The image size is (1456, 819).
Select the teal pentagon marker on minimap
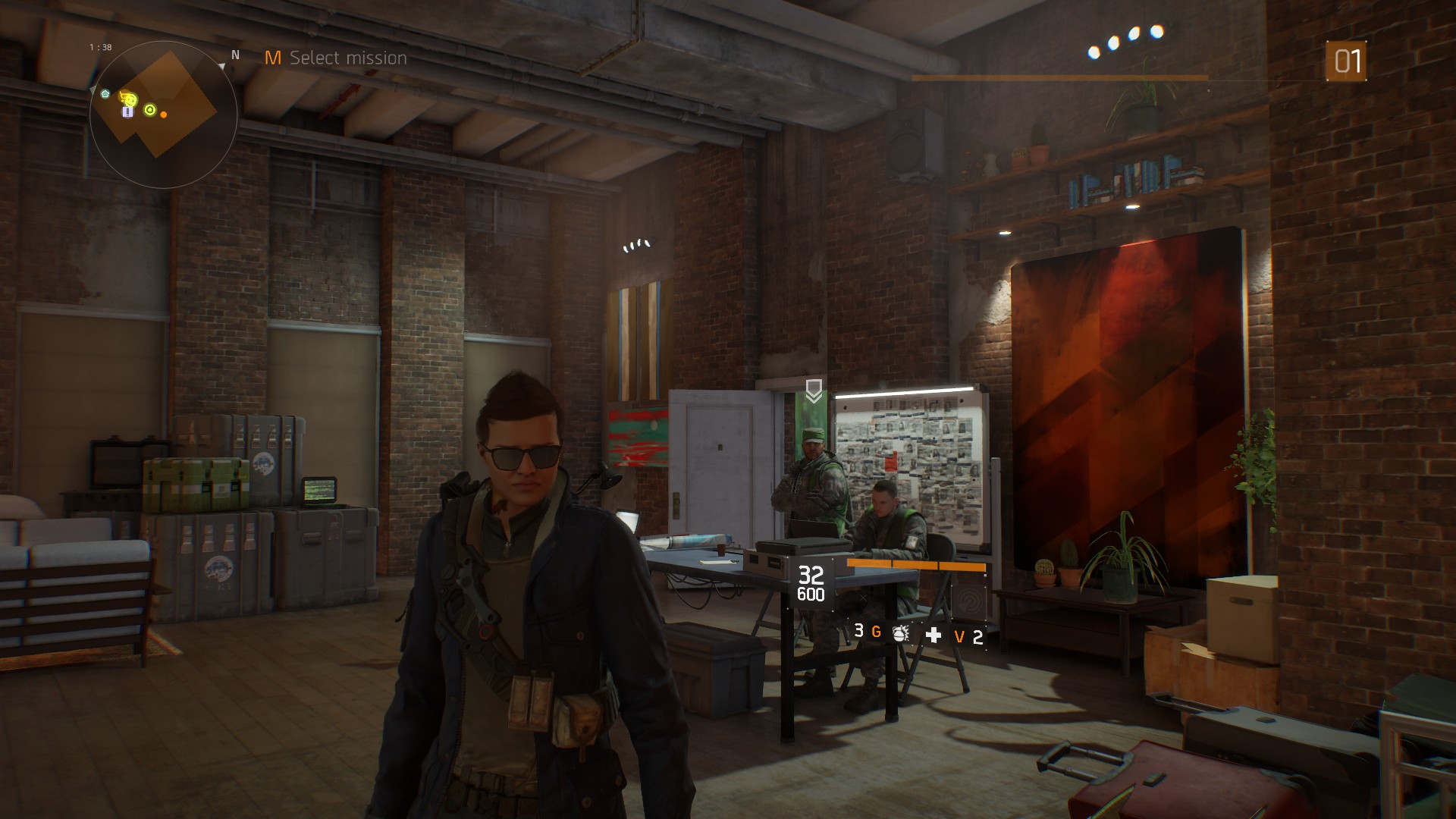pos(105,94)
